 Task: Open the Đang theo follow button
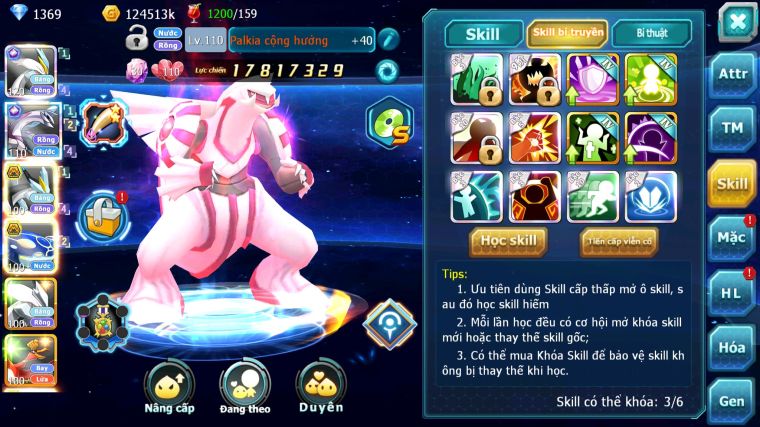click(245, 386)
